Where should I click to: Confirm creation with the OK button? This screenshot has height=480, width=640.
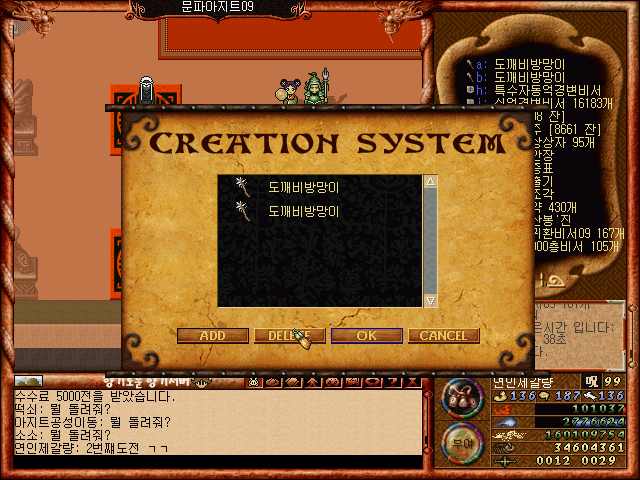[367, 336]
